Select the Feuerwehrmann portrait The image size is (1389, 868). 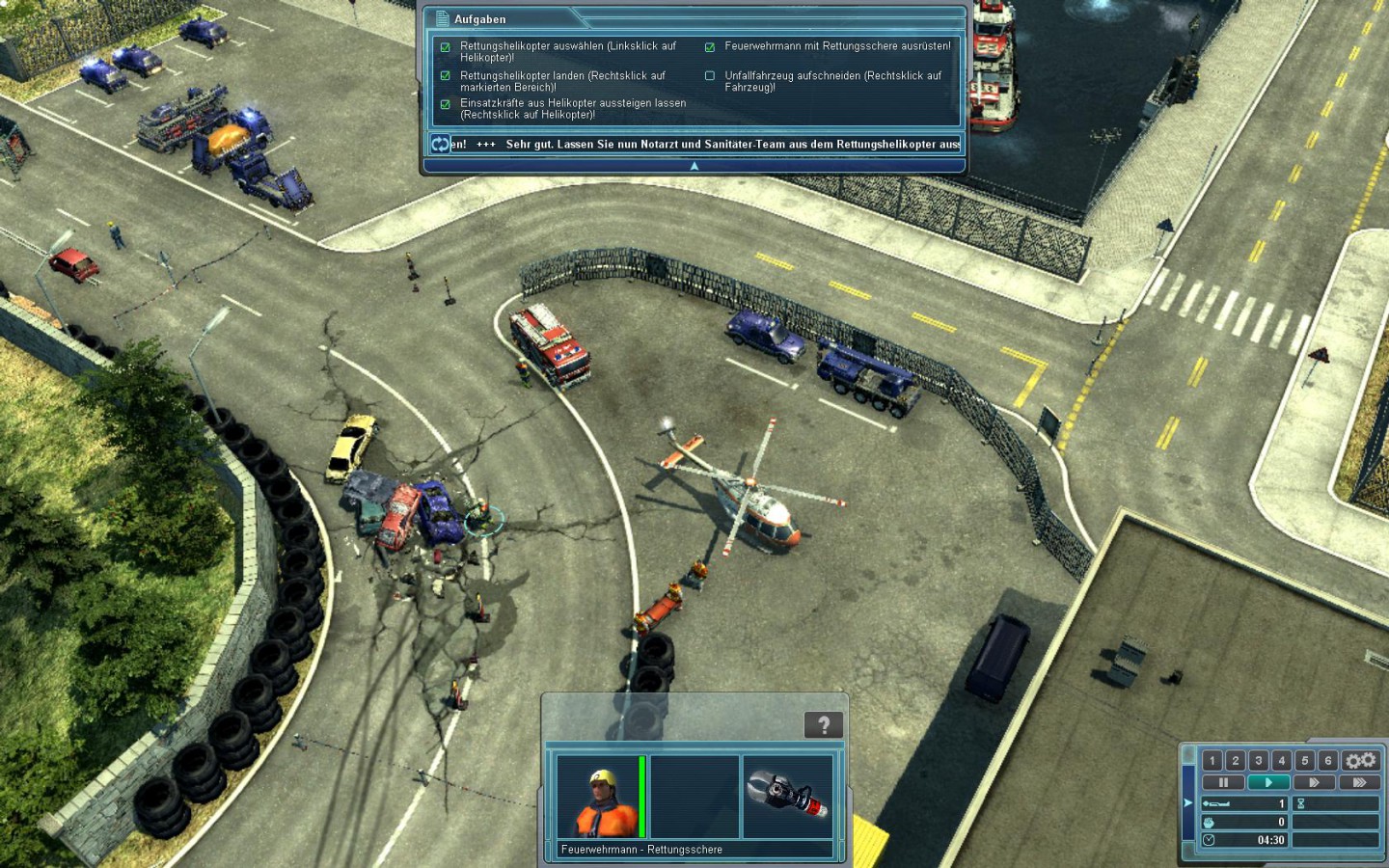[600, 797]
